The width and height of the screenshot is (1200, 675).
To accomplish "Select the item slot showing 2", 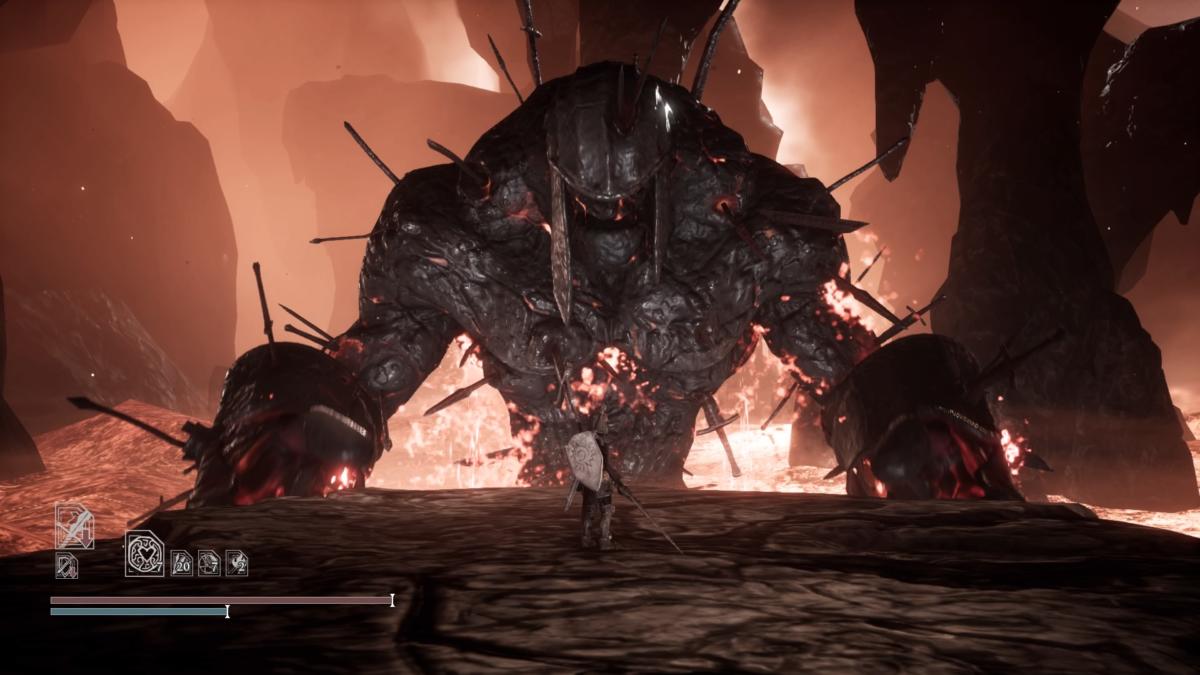I will 237,563.
